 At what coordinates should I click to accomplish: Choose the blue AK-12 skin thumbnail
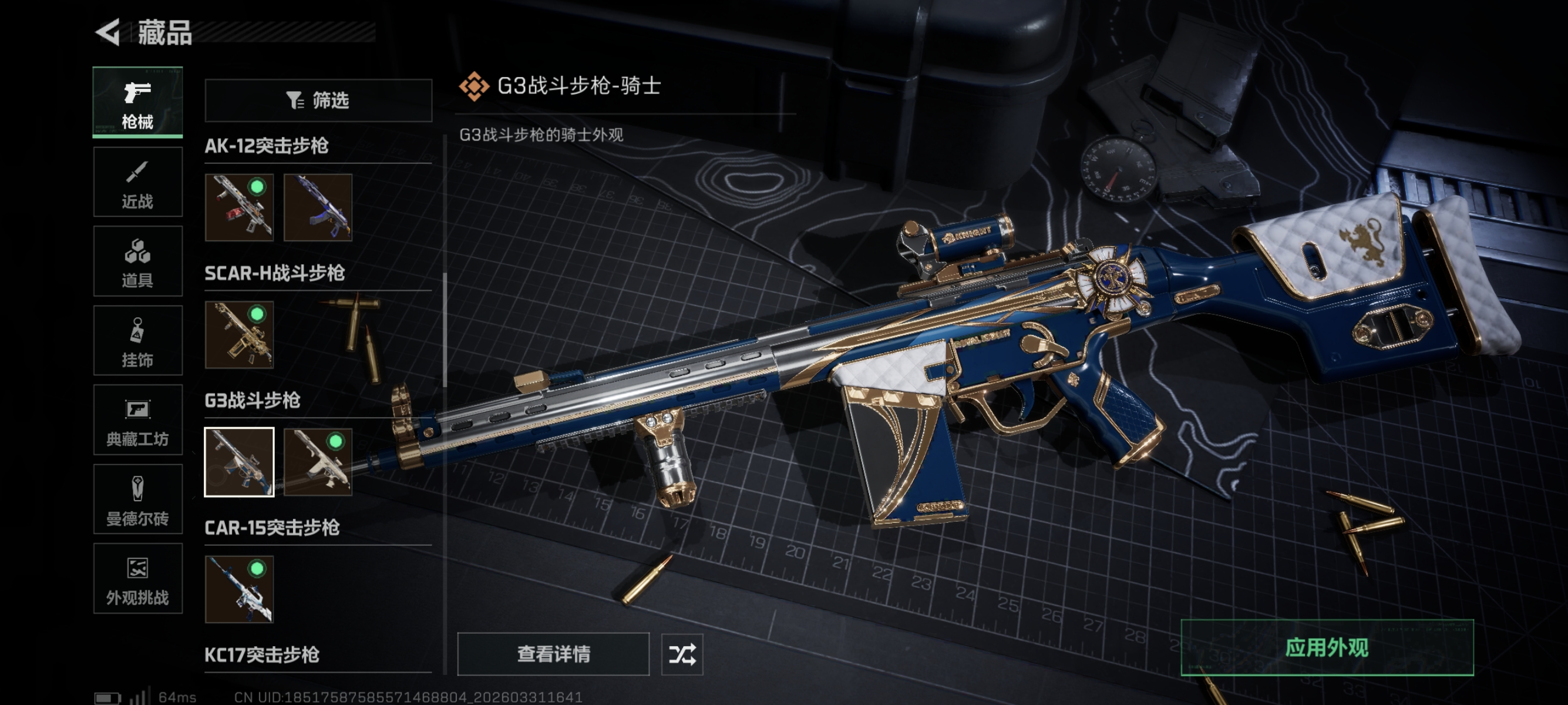[318, 207]
